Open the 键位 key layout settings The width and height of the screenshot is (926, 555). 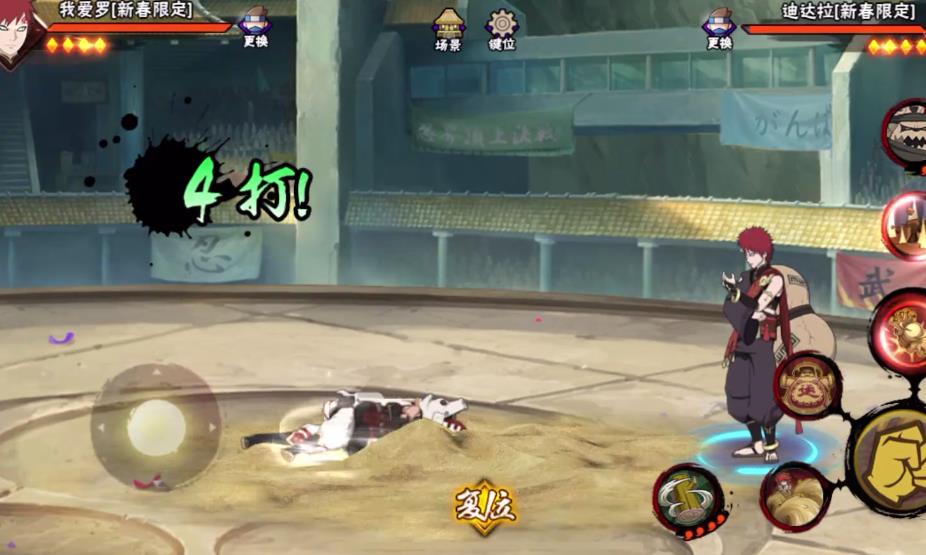[501, 30]
